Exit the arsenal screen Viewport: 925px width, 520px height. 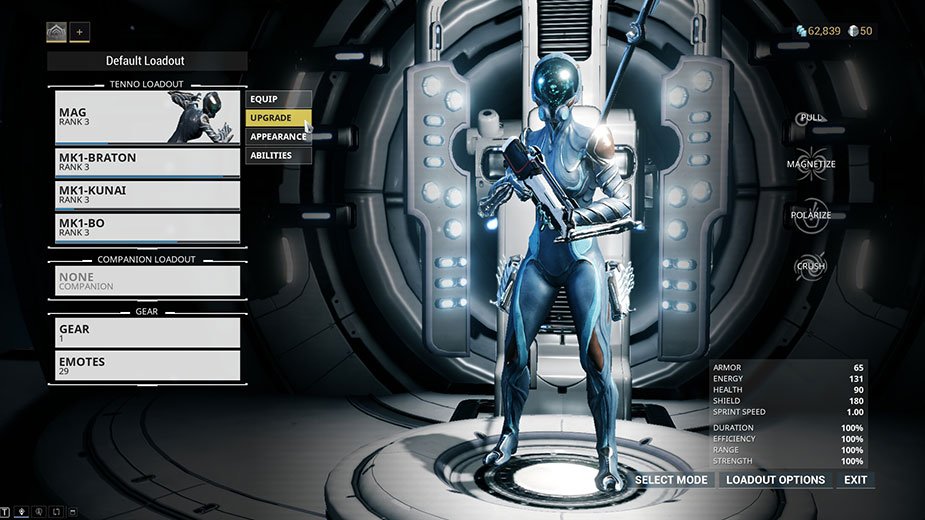tap(855, 480)
